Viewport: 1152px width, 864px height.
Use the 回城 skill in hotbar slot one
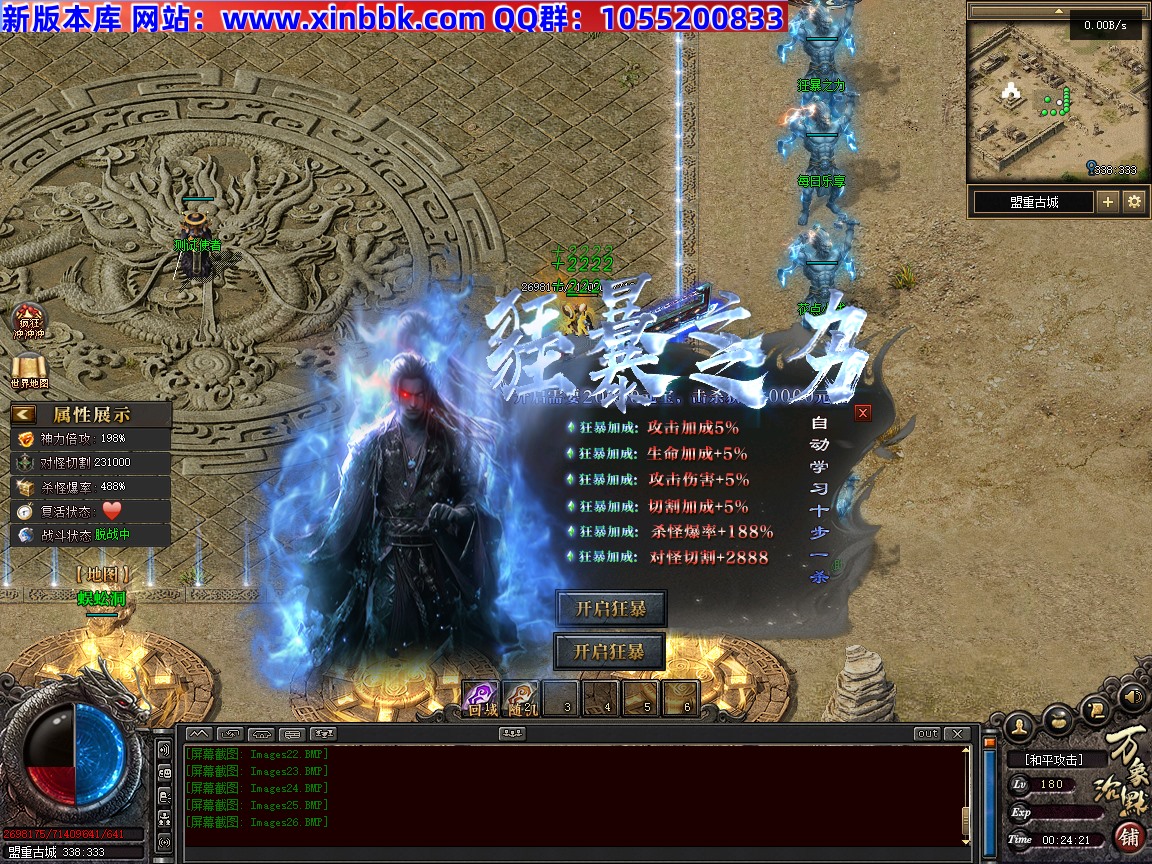pyautogui.click(x=482, y=698)
